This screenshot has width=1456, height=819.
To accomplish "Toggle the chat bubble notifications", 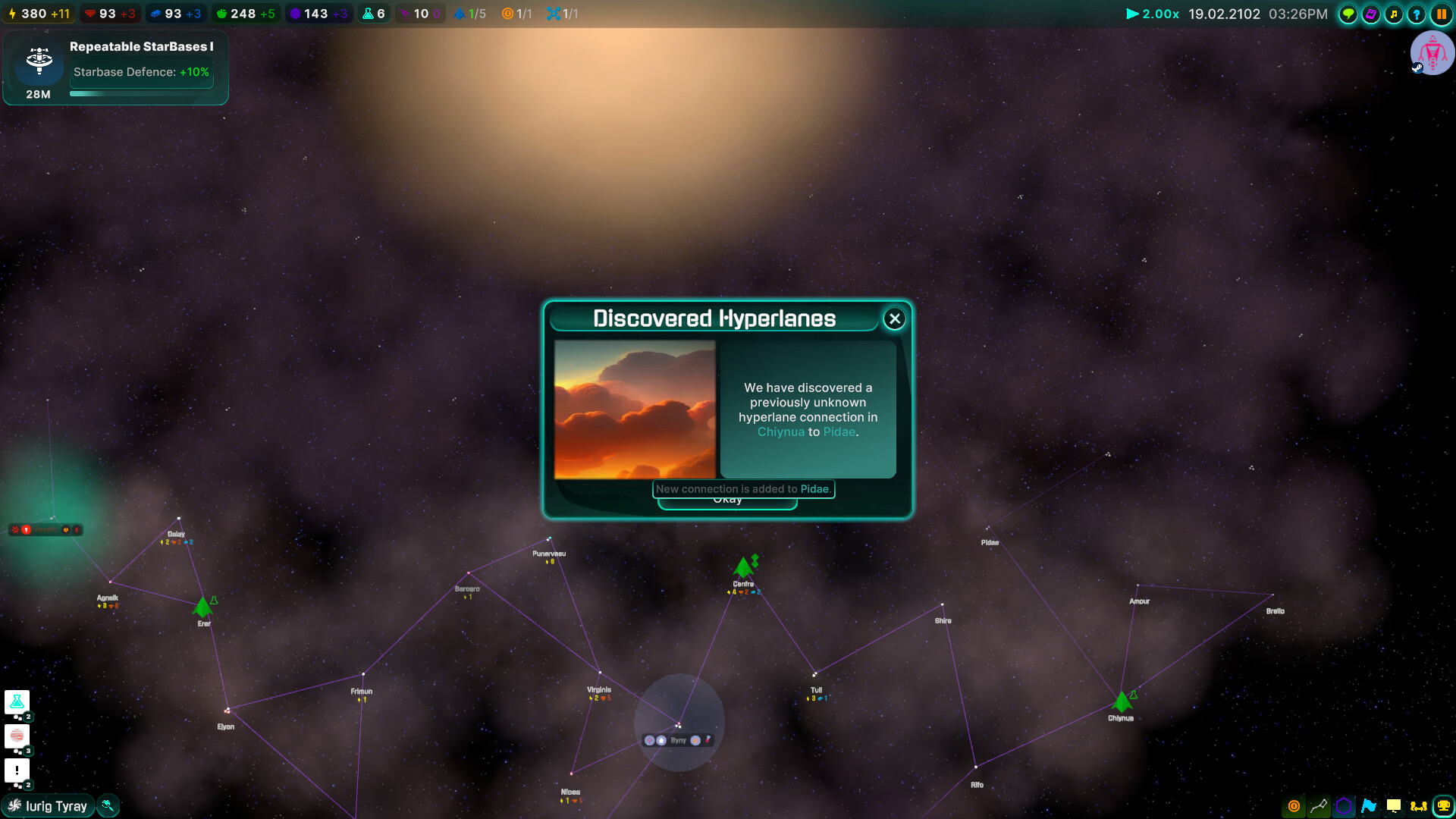I will 1348,14.
